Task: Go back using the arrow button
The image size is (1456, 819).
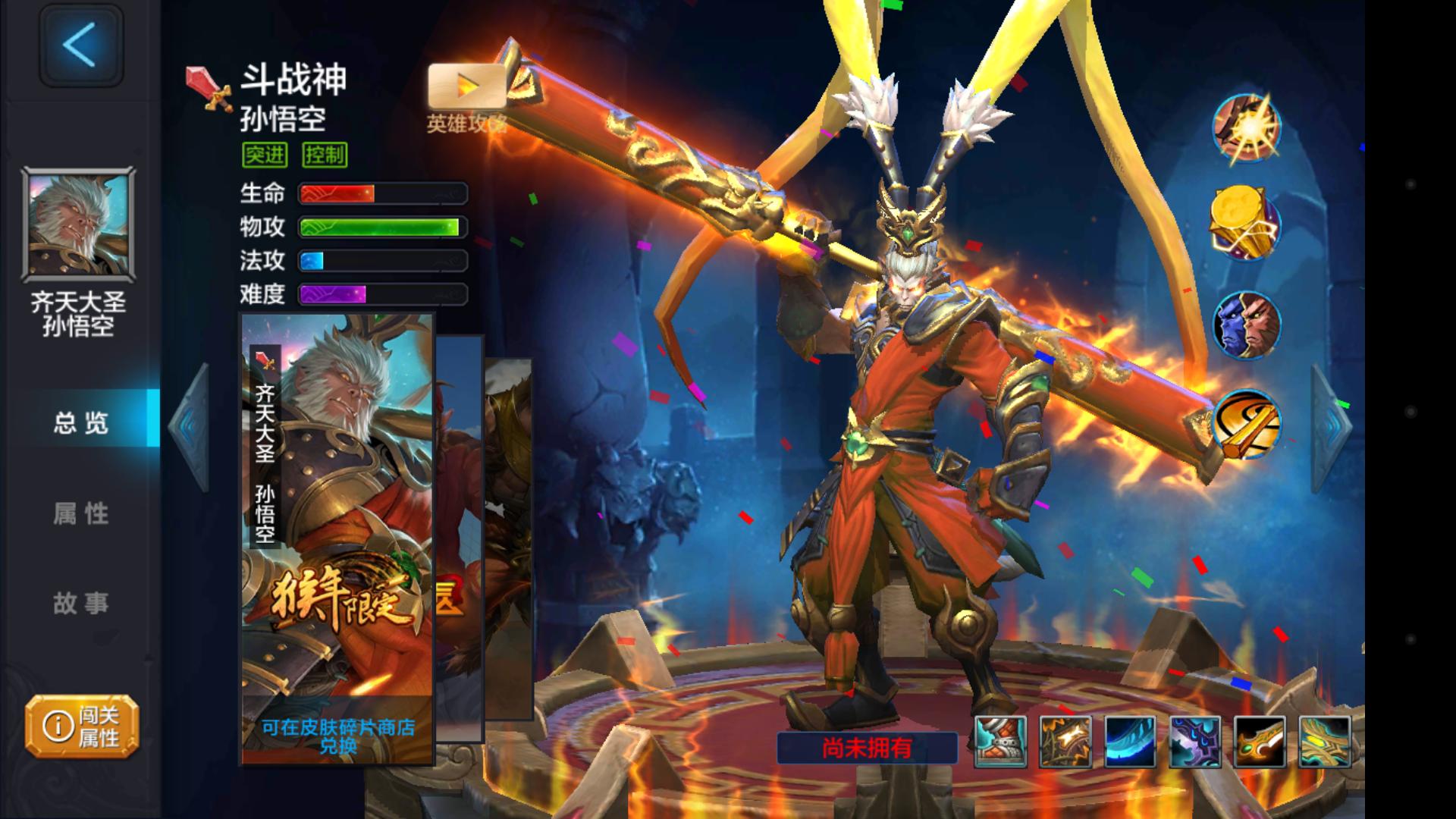Action: click(x=80, y=45)
